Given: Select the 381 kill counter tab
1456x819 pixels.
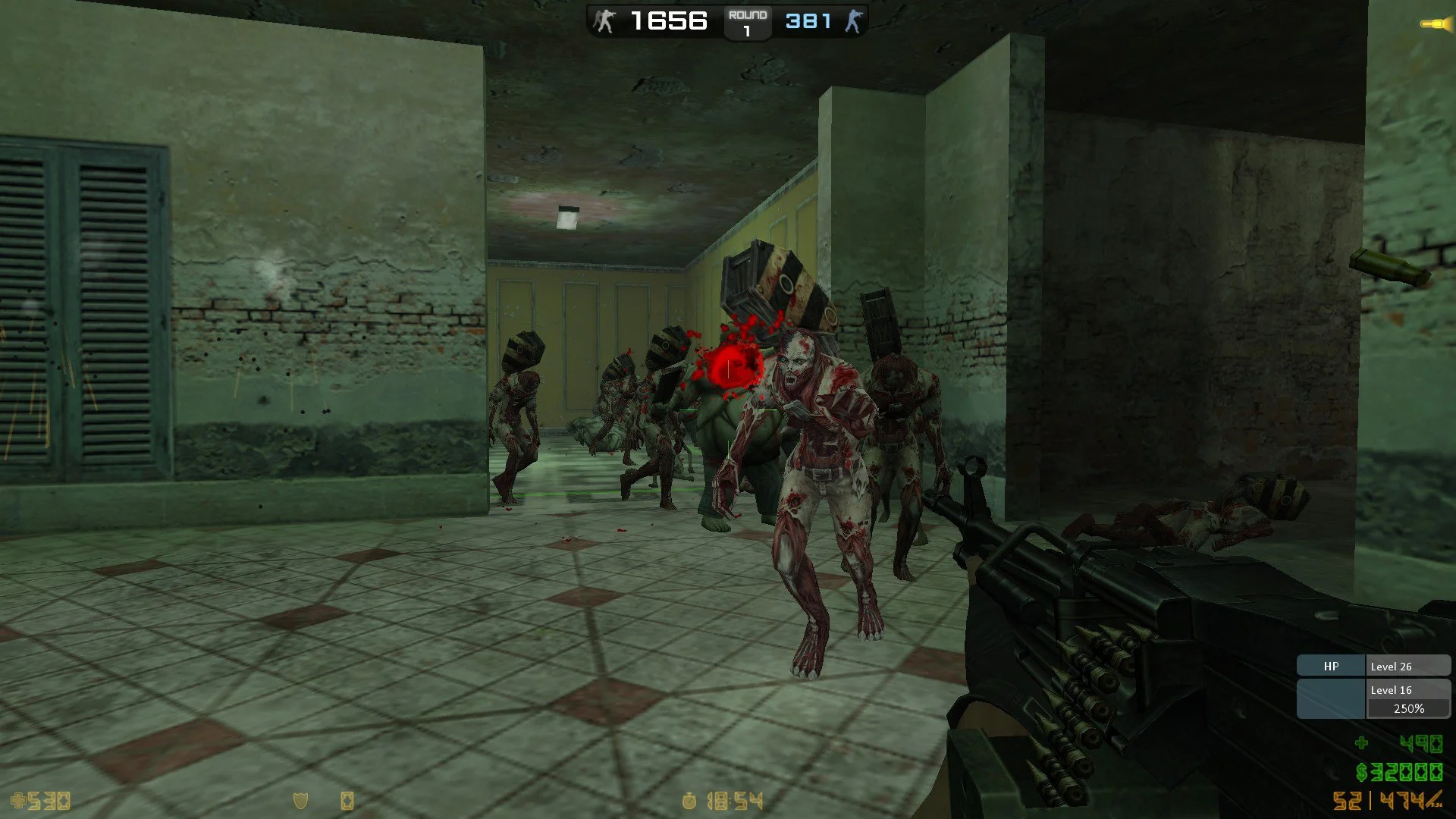Looking at the screenshot, I should (808, 20).
